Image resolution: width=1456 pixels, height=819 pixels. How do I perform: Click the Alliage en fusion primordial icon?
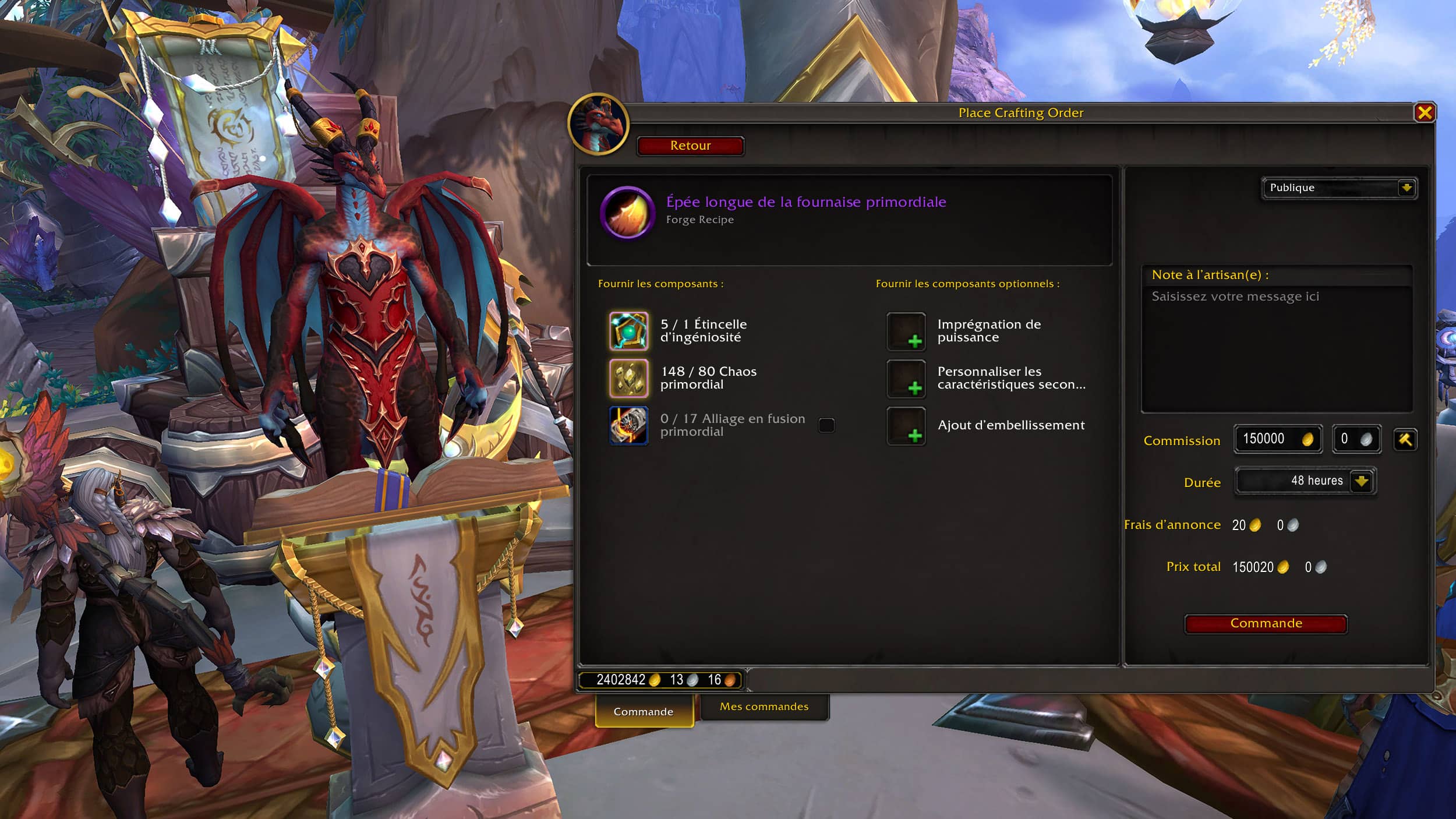click(628, 425)
